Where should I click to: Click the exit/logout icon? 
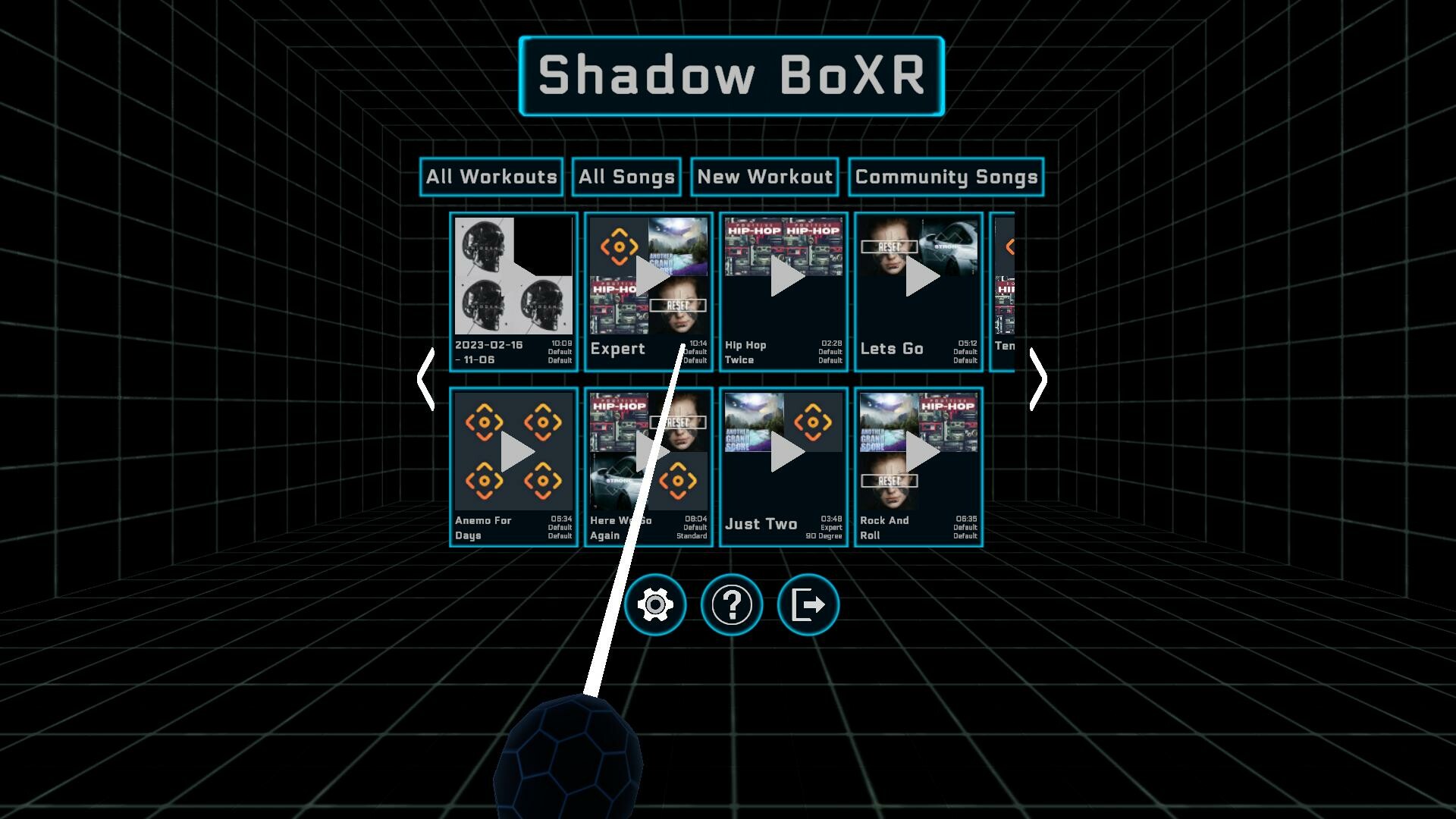click(x=807, y=604)
